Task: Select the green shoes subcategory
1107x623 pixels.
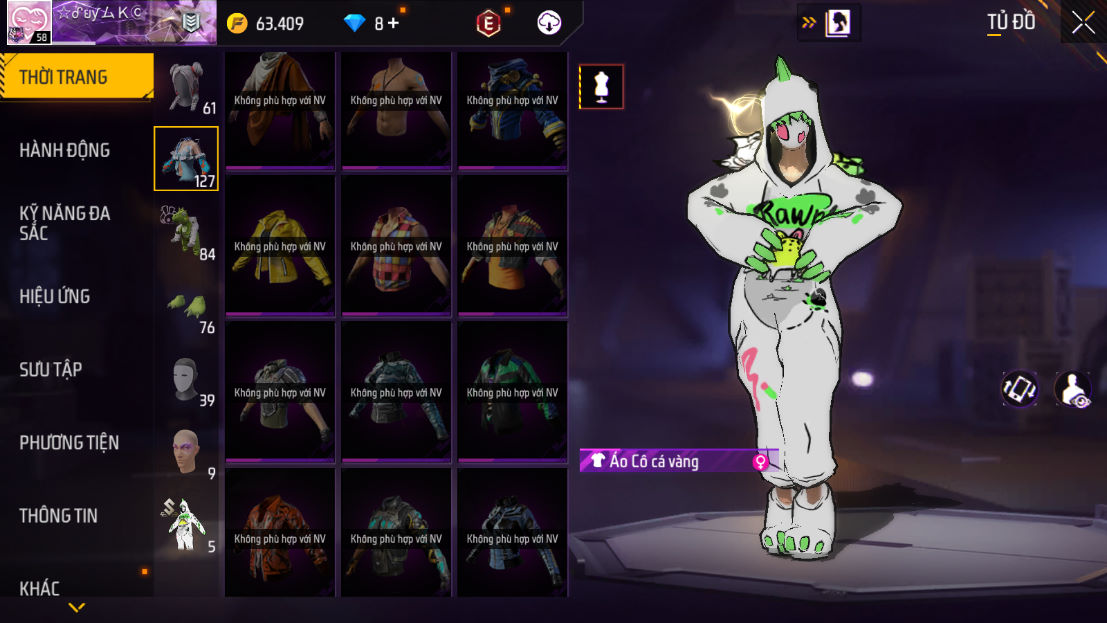Action: click(x=186, y=306)
